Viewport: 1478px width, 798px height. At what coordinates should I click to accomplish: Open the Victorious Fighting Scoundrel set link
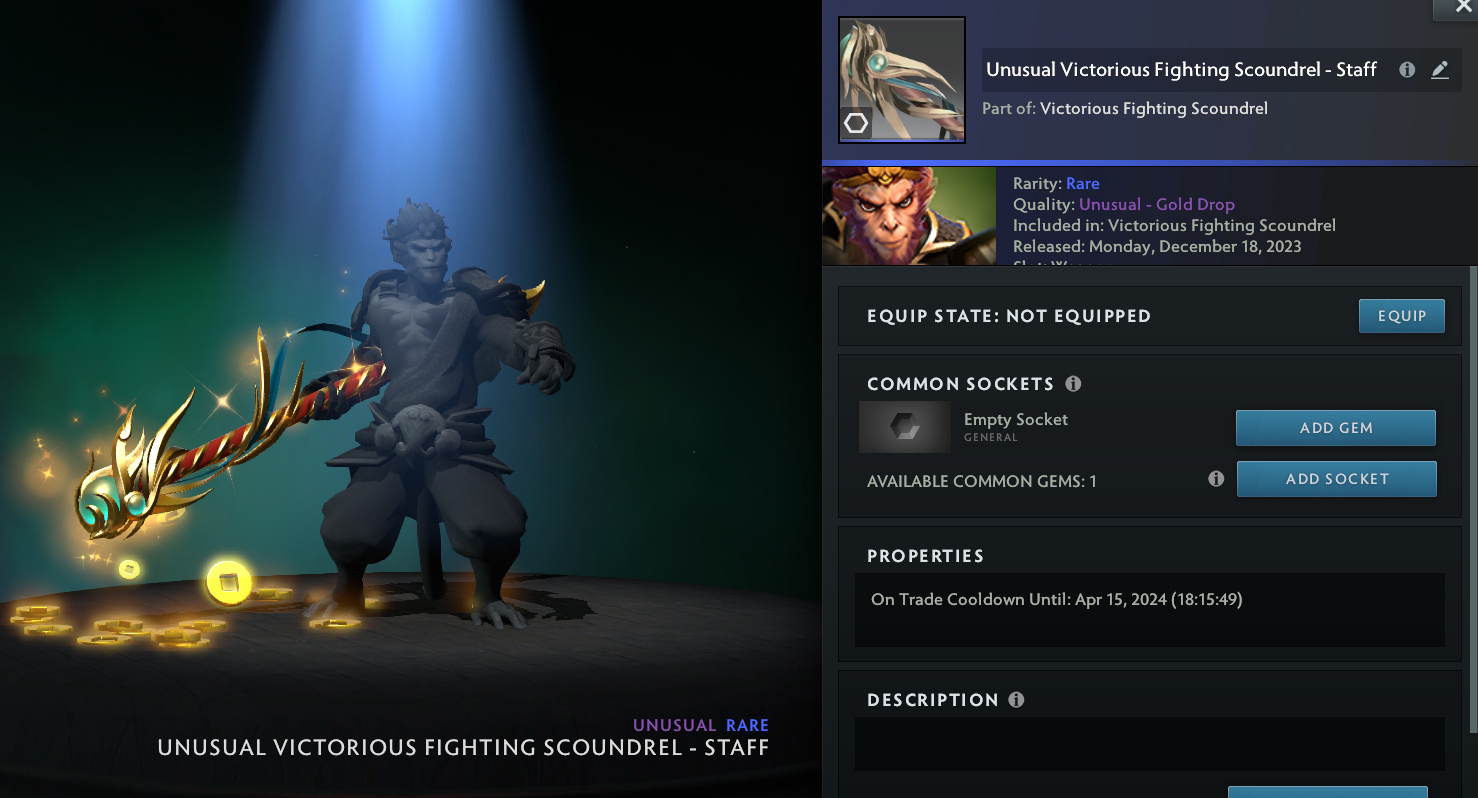(x=1153, y=108)
